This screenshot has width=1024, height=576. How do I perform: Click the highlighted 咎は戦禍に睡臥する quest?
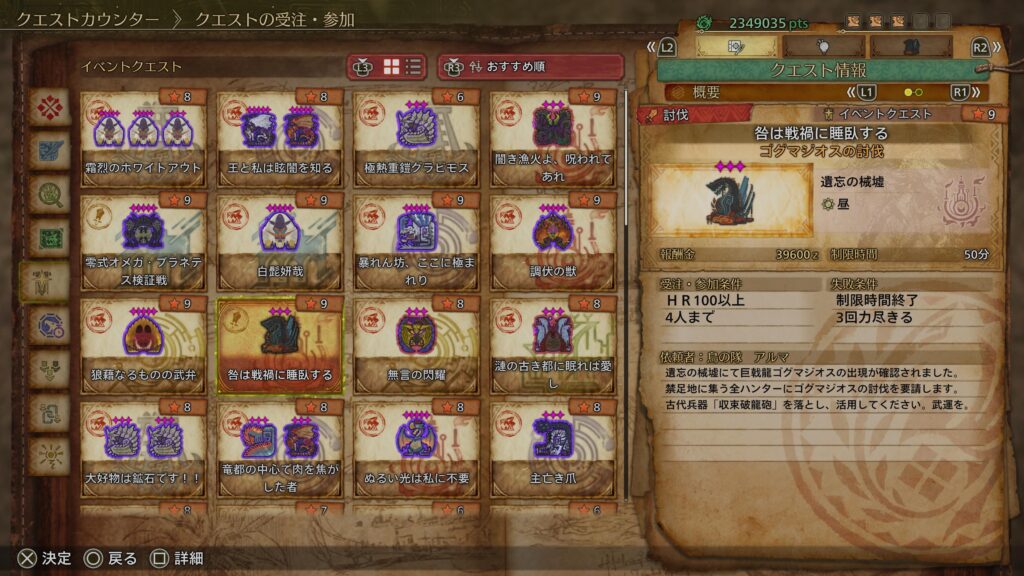[x=280, y=351]
